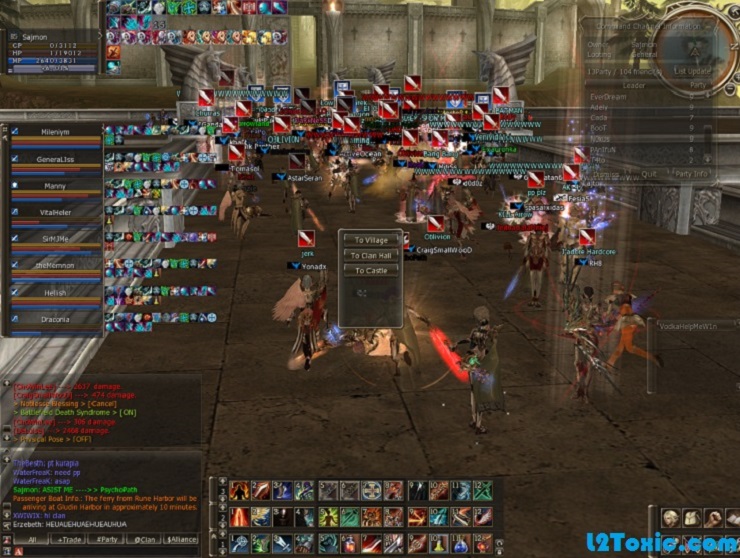Choose party member VitalHeler
Screen dimensions: 740x558
coord(55,213)
